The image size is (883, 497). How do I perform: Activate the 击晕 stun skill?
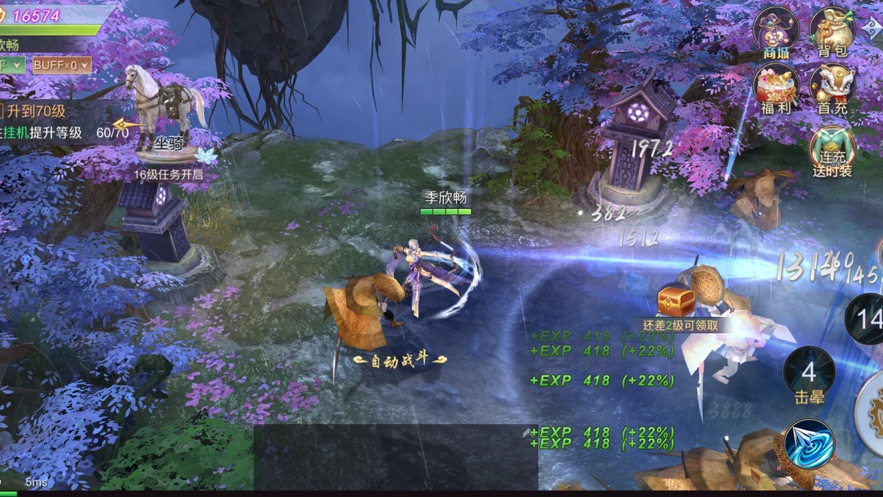coord(808,375)
